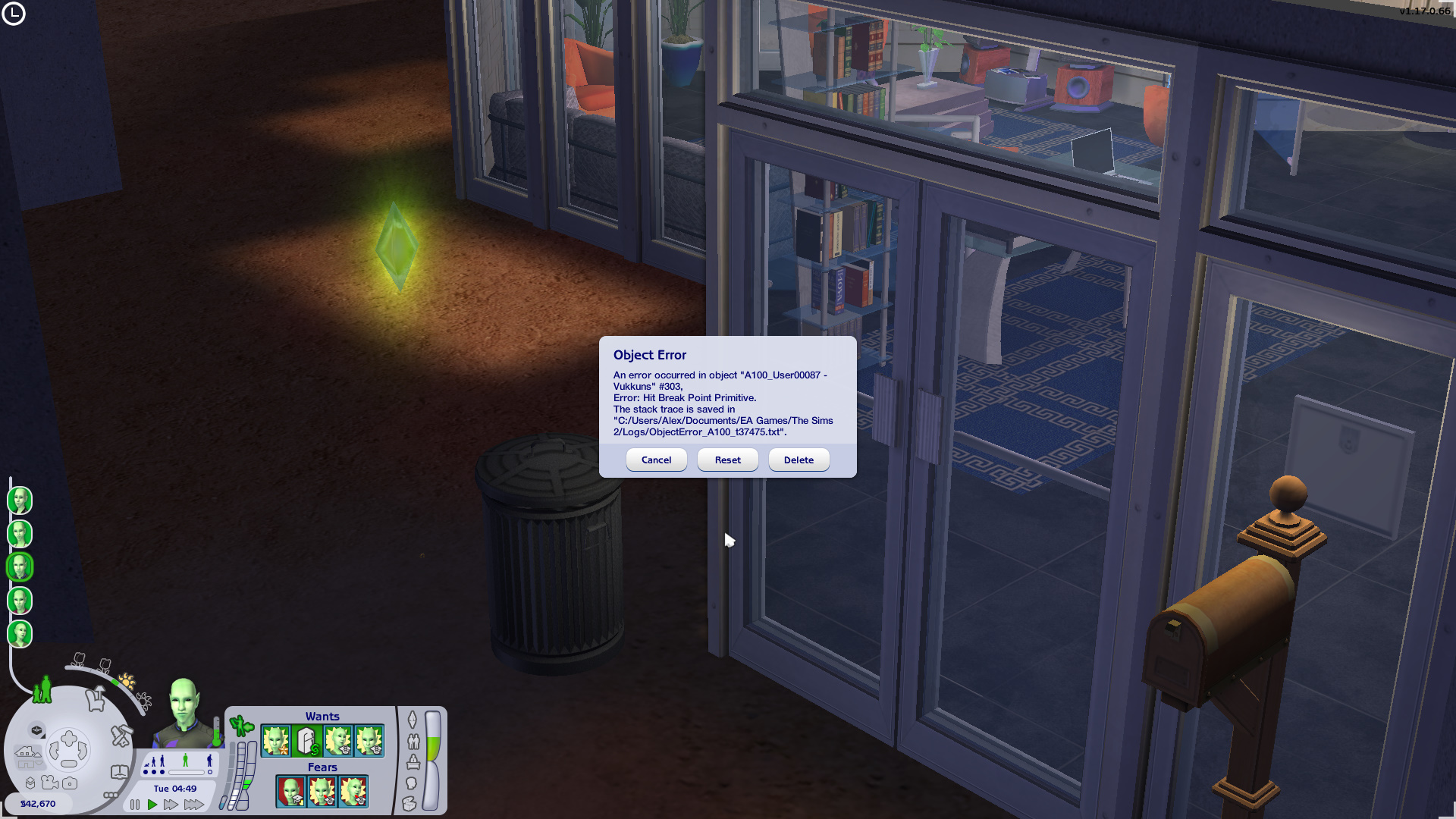Open the Story mode book icon

pos(120,772)
